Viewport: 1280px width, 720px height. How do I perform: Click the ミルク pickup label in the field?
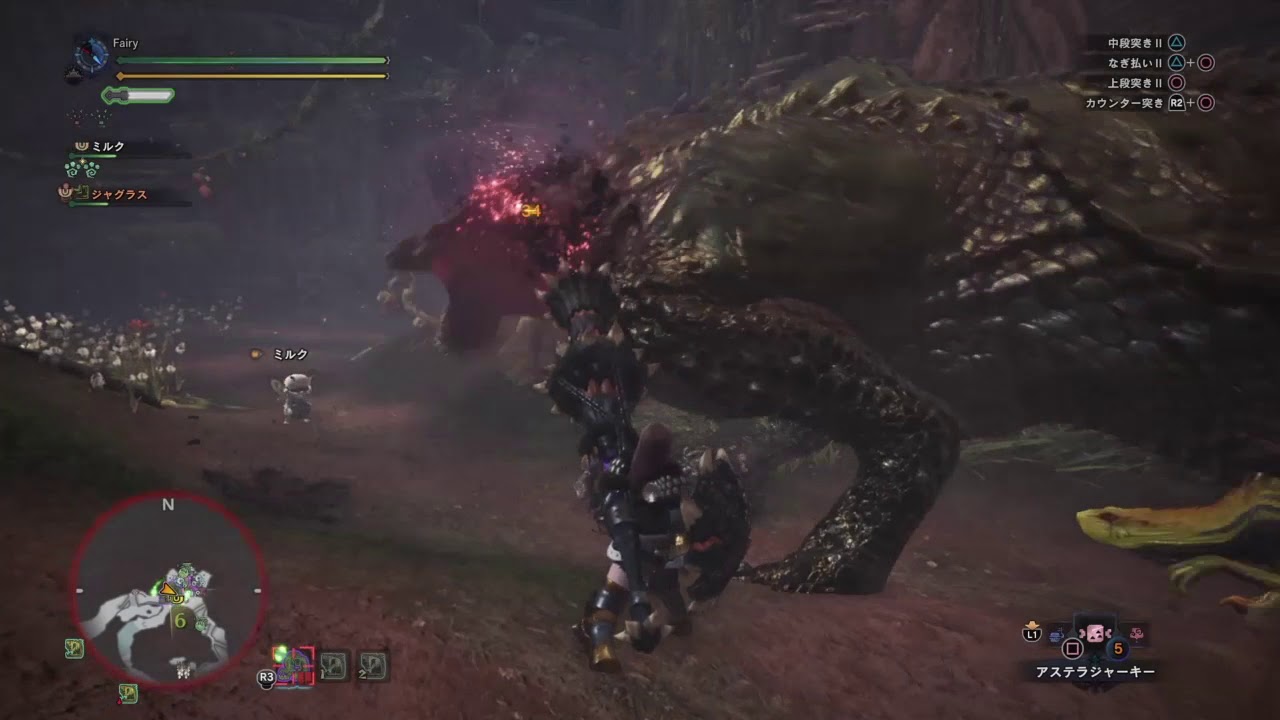pos(290,353)
